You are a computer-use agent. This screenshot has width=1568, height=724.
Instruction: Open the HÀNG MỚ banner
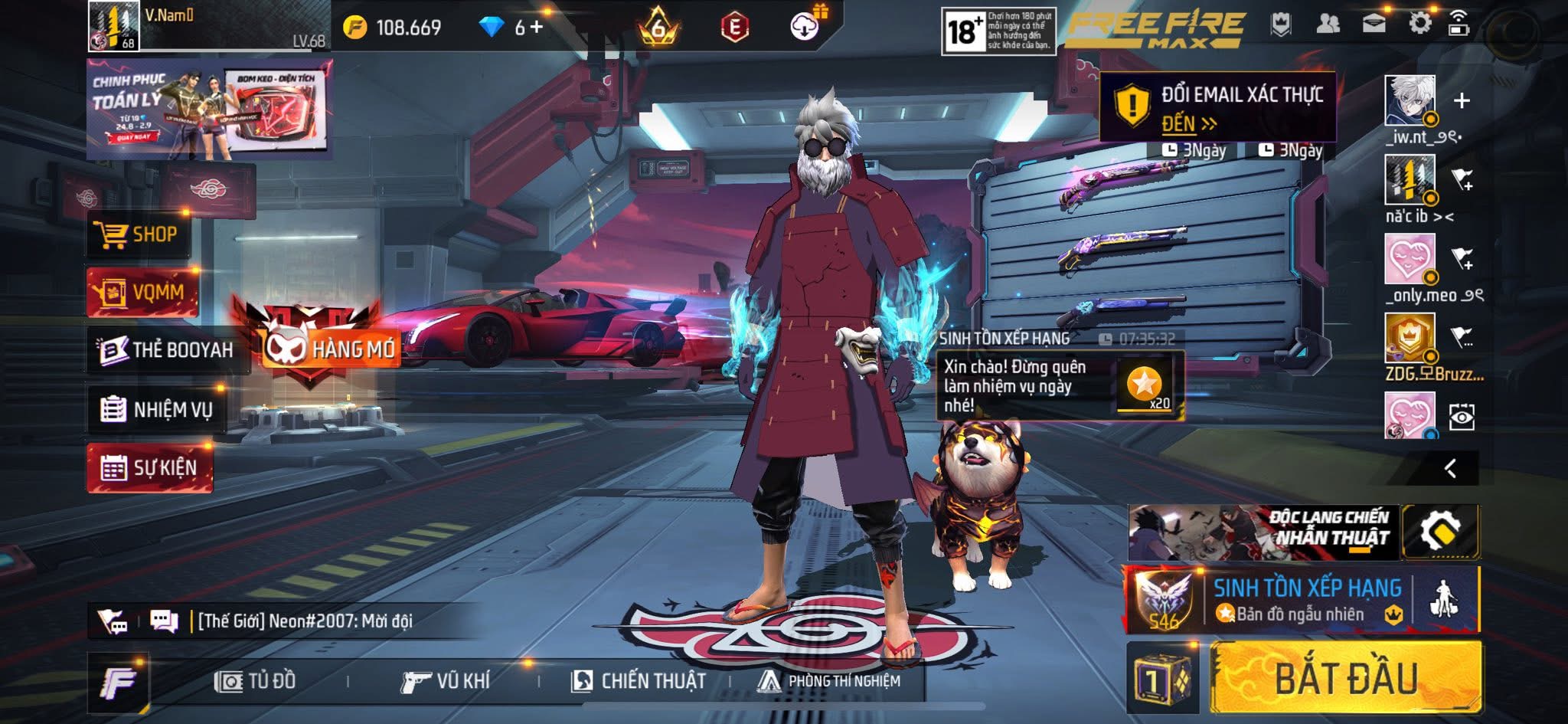tap(329, 349)
